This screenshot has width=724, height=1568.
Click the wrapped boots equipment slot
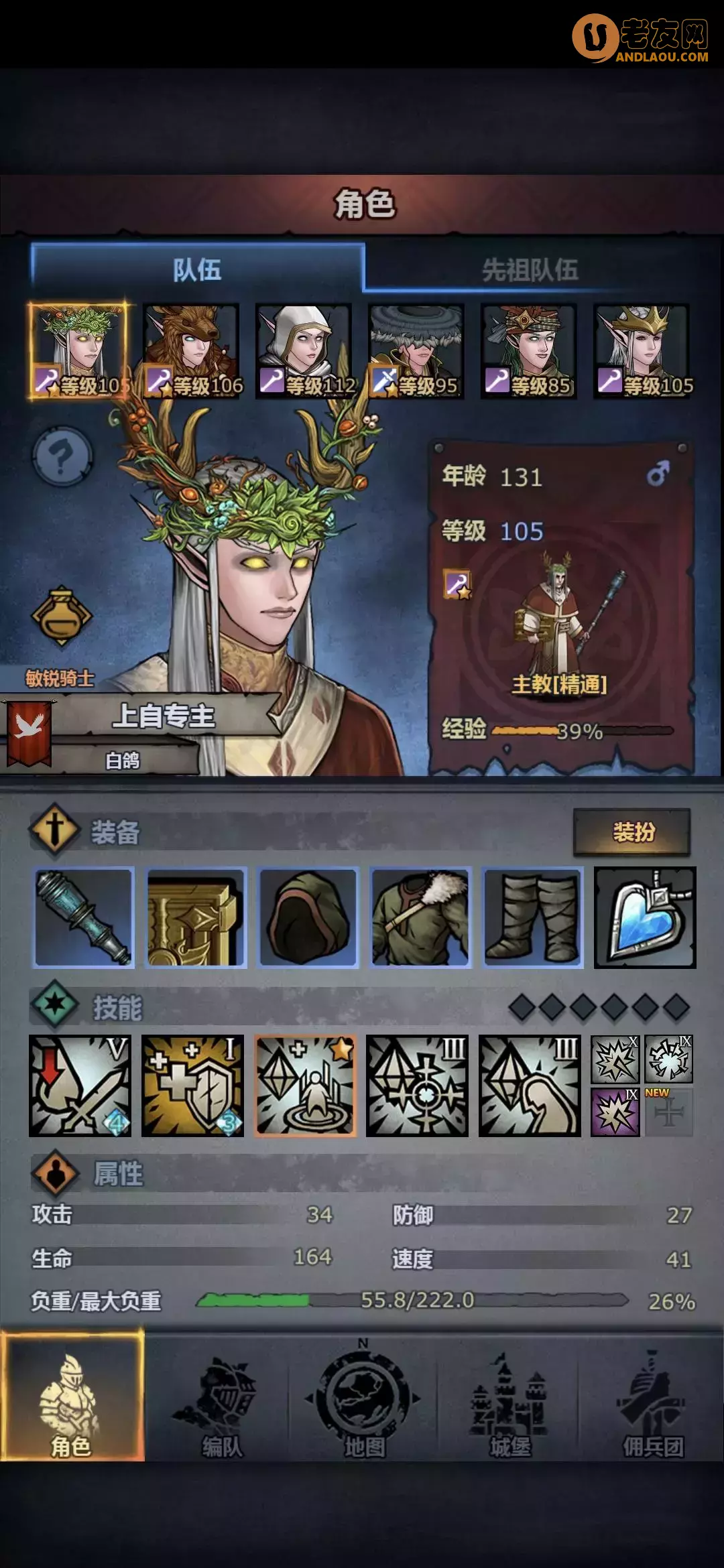coord(533,917)
